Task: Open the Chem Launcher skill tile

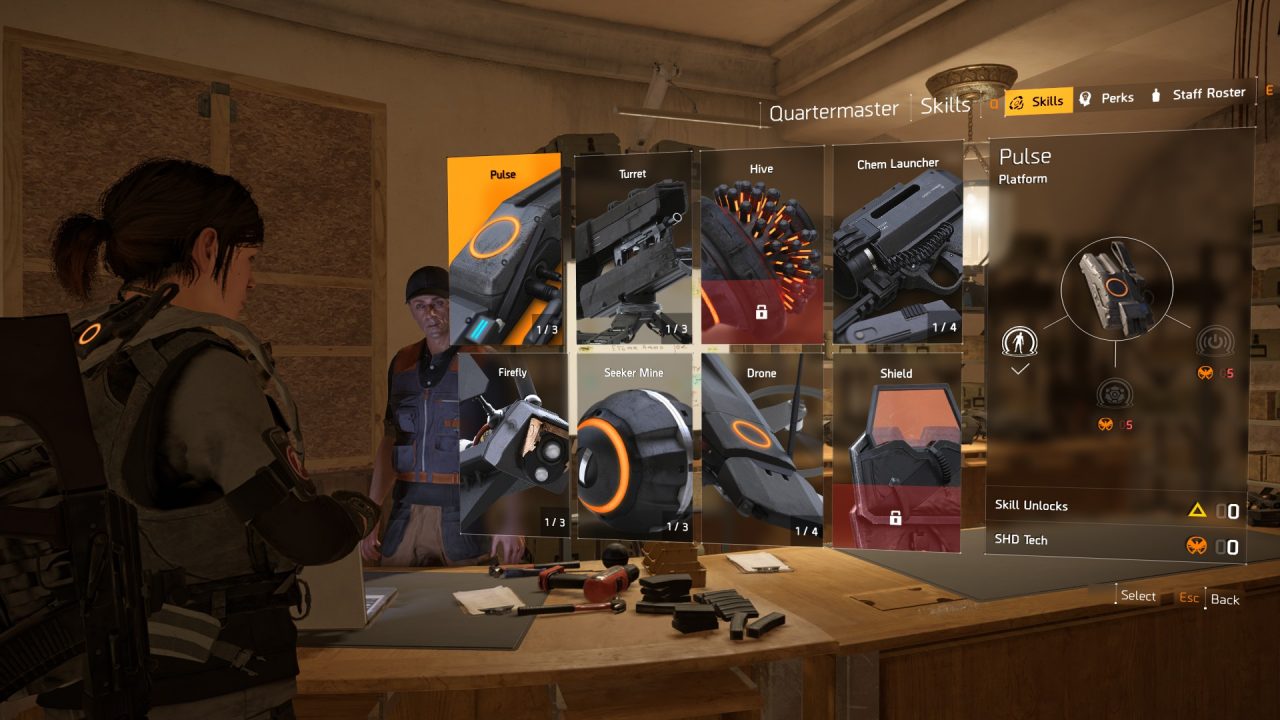Action: [897, 243]
